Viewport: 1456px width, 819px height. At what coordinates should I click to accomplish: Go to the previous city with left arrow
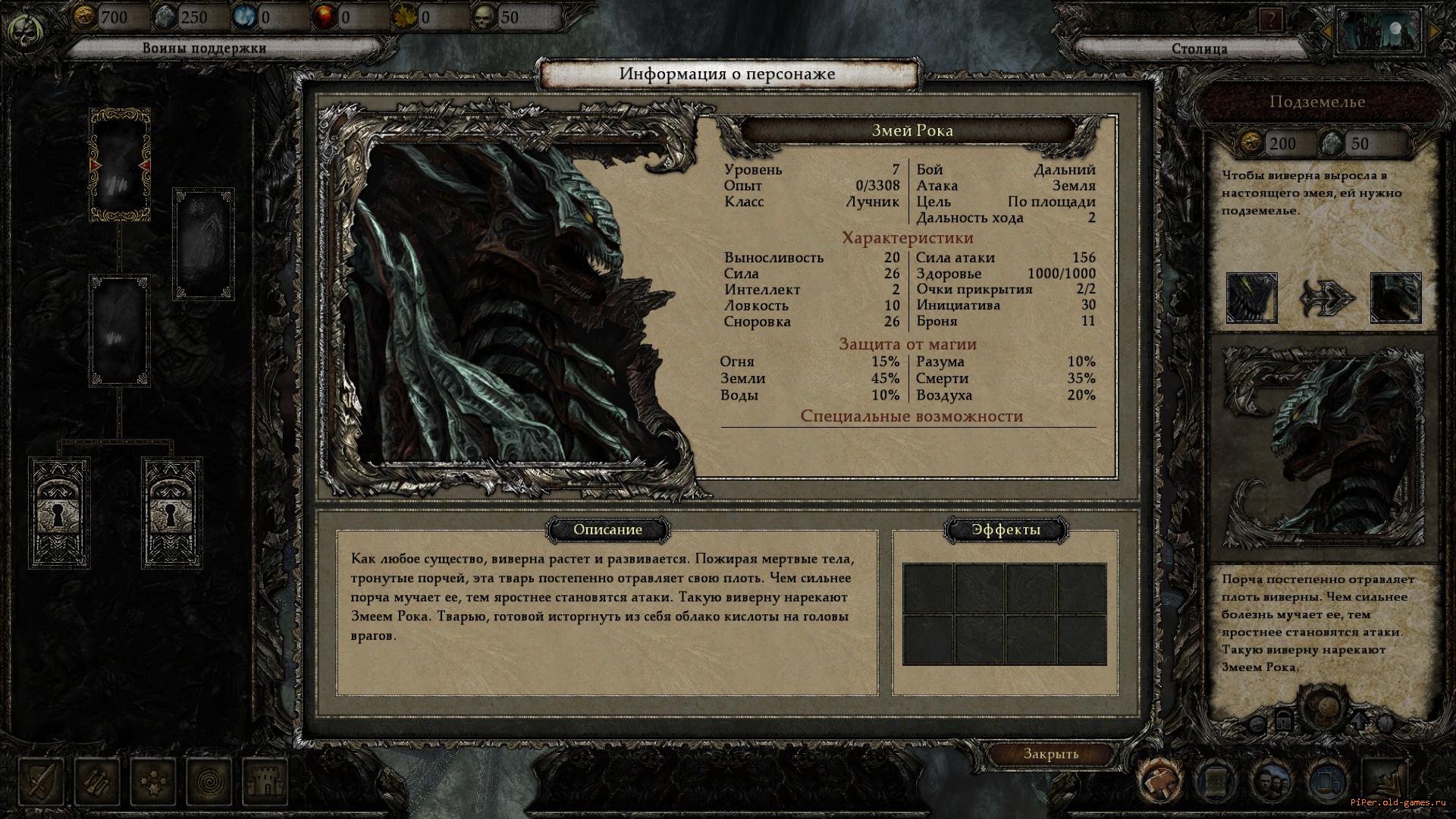tap(1328, 31)
